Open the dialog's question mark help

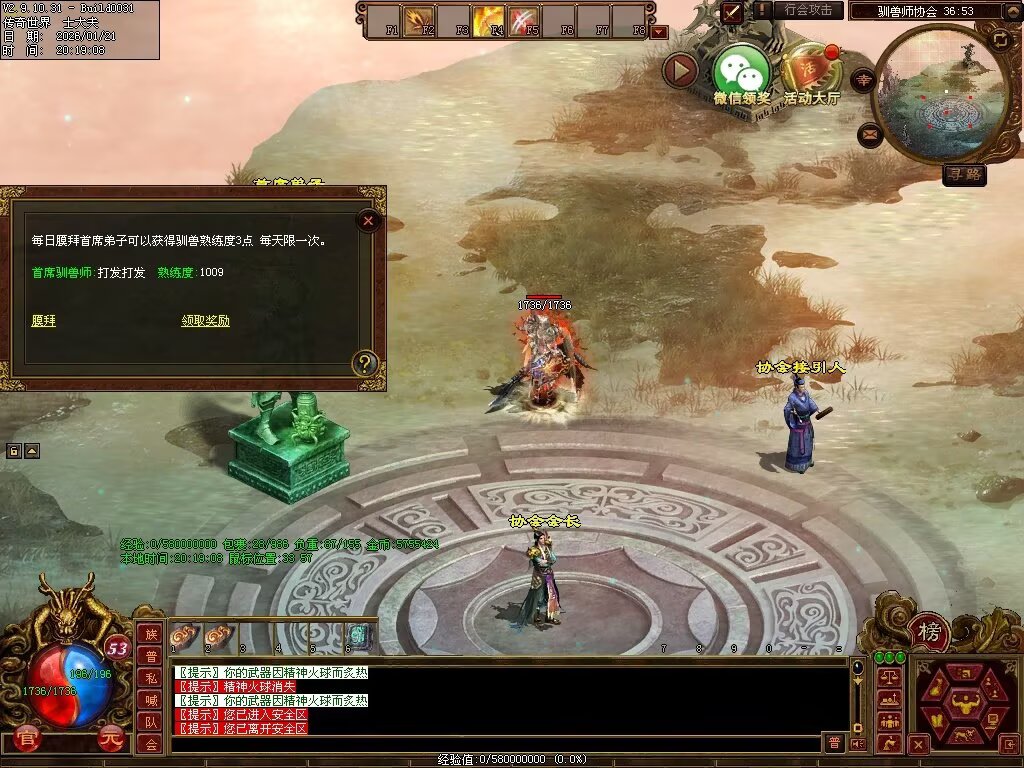tap(366, 363)
